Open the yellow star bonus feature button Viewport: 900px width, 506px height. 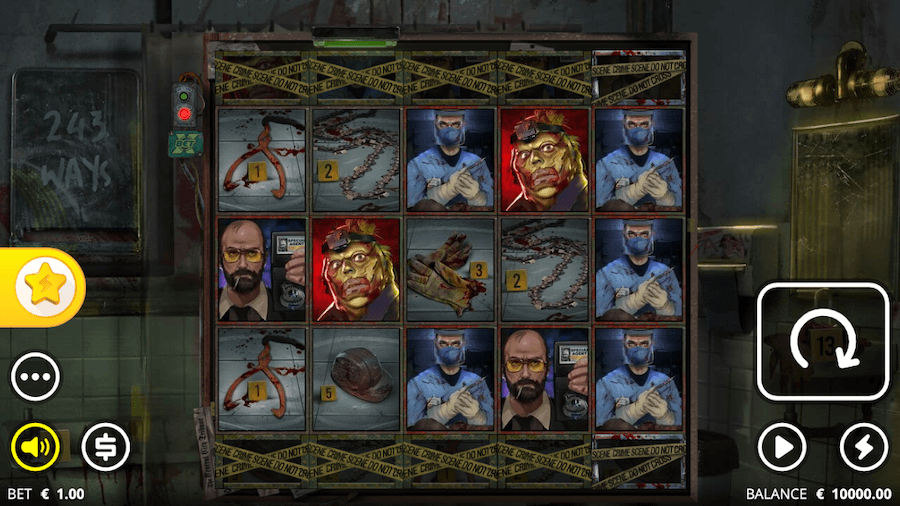coord(43,288)
